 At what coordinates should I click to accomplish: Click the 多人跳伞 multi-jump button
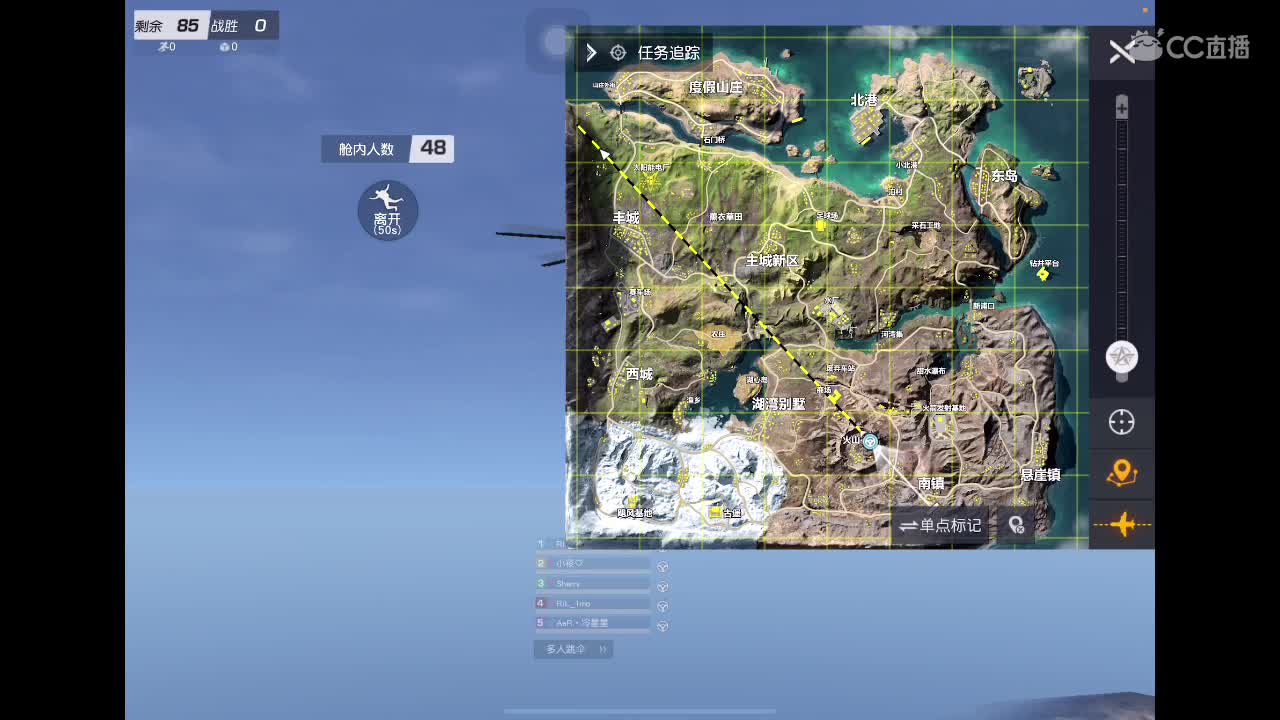point(568,649)
